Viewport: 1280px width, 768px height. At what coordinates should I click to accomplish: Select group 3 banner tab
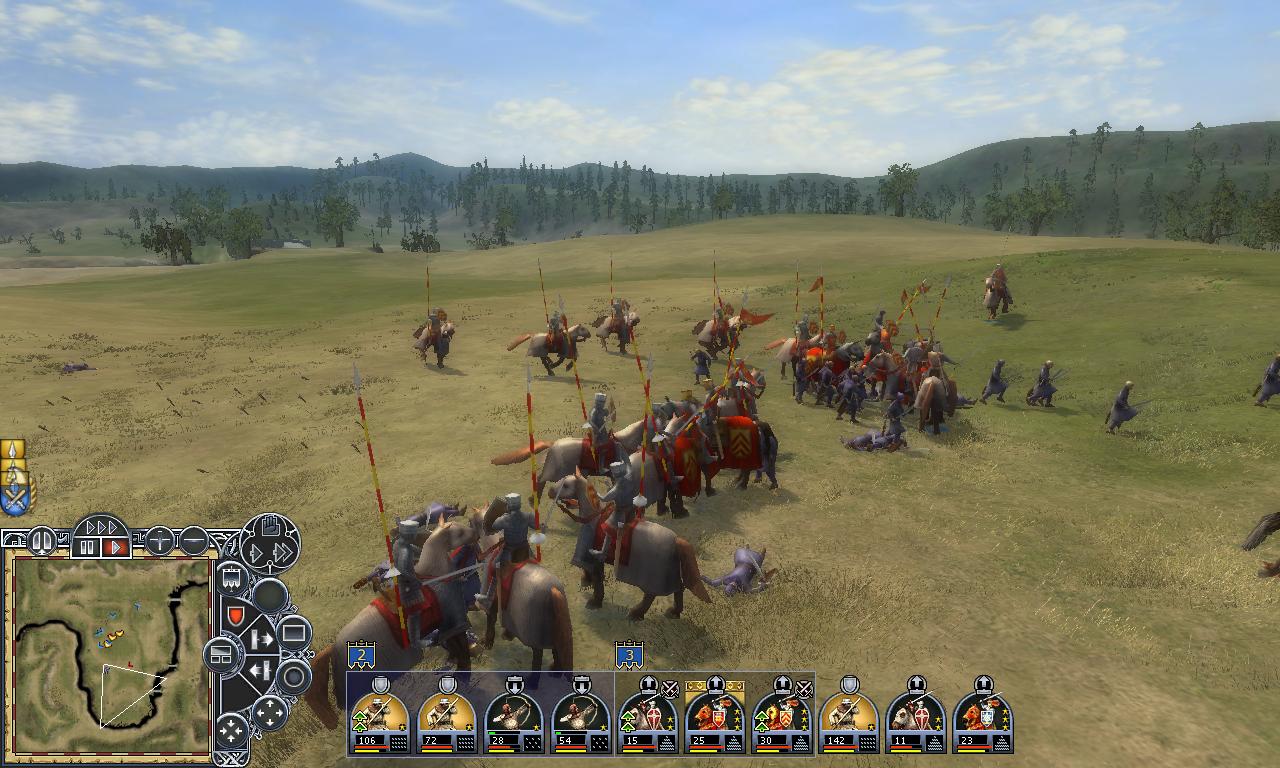click(628, 656)
